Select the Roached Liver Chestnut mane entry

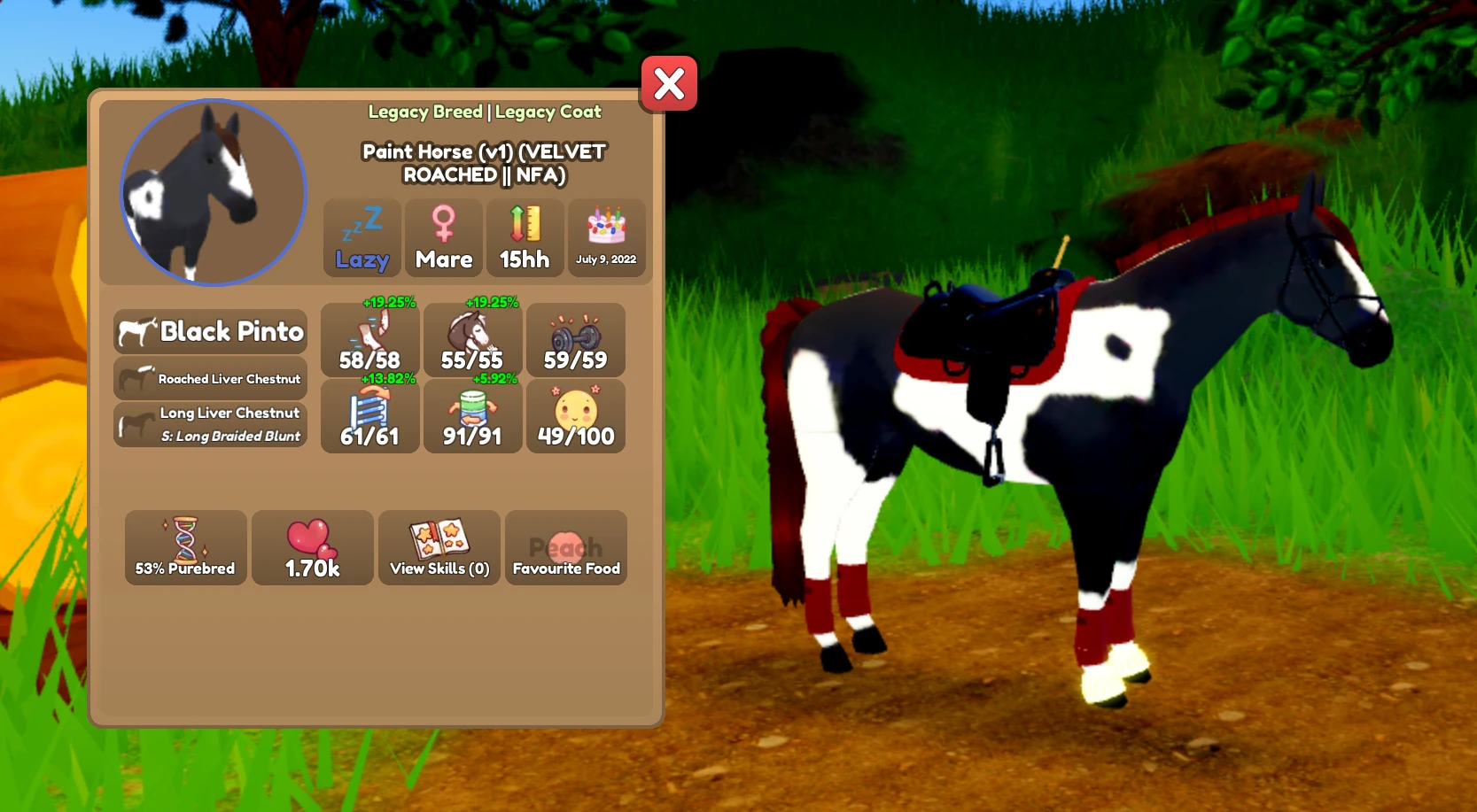[x=210, y=378]
